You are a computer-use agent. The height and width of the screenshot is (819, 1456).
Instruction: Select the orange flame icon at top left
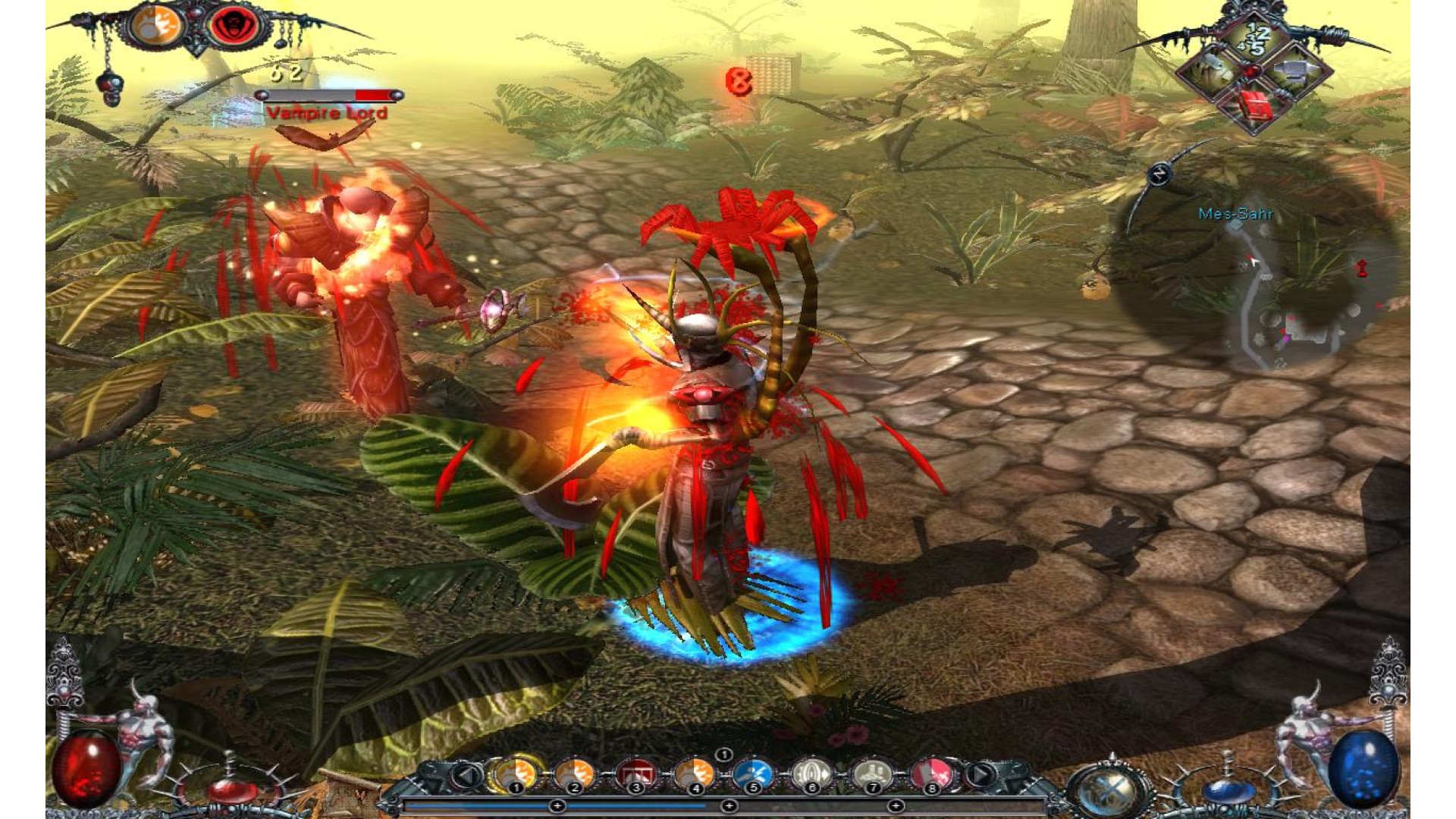[157, 27]
